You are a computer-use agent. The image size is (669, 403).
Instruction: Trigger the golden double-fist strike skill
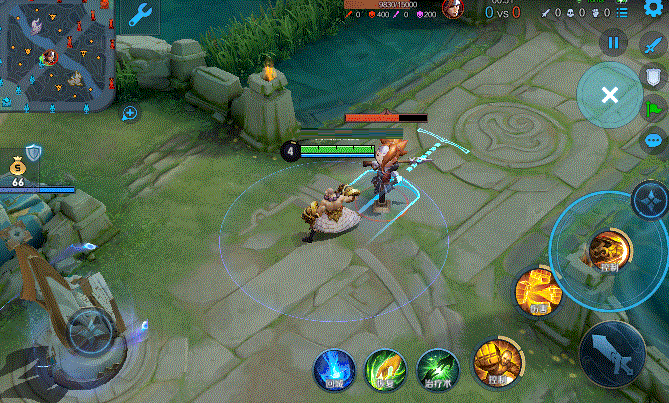coord(538,290)
